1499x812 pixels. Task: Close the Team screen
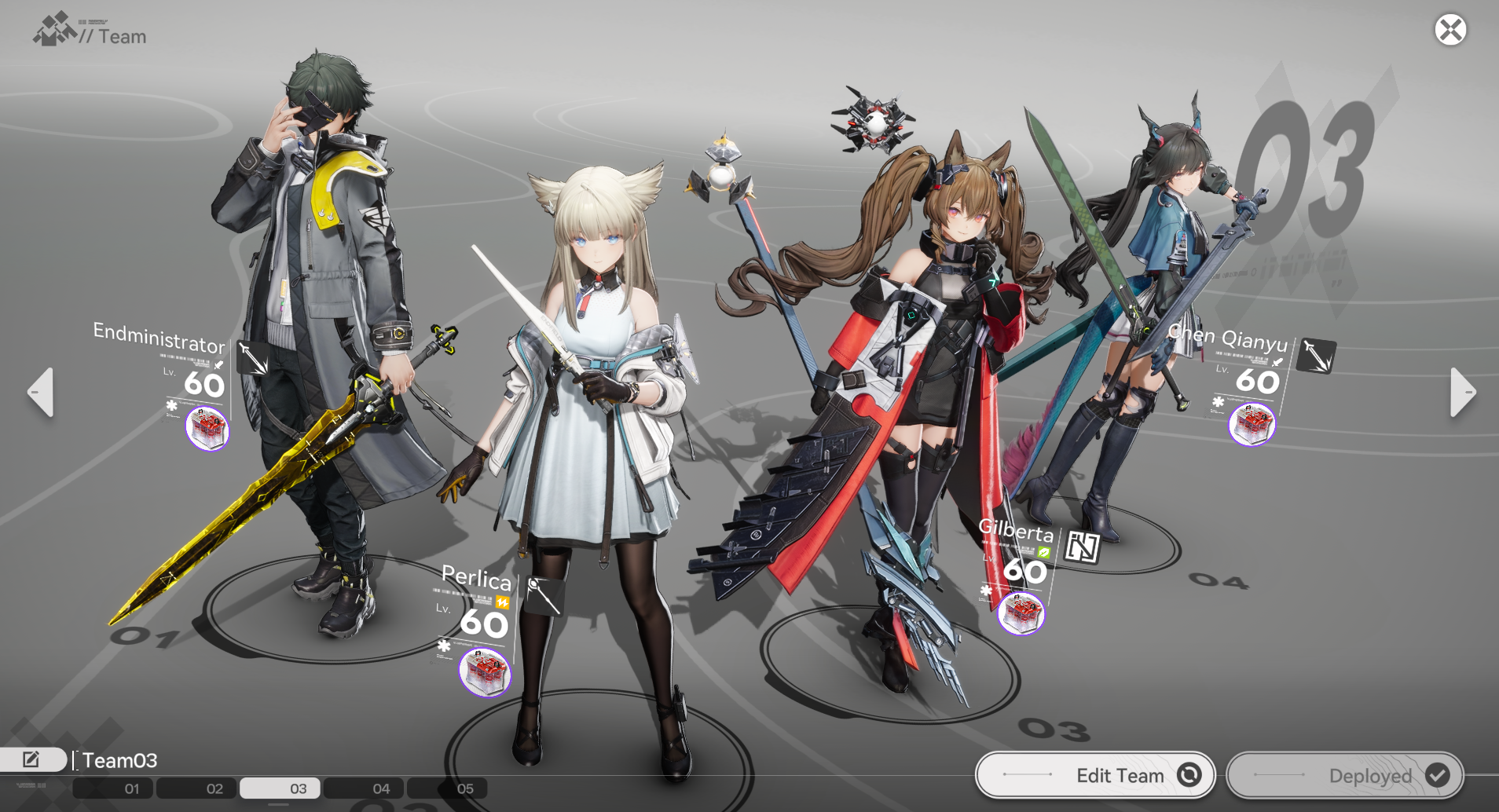(1450, 31)
